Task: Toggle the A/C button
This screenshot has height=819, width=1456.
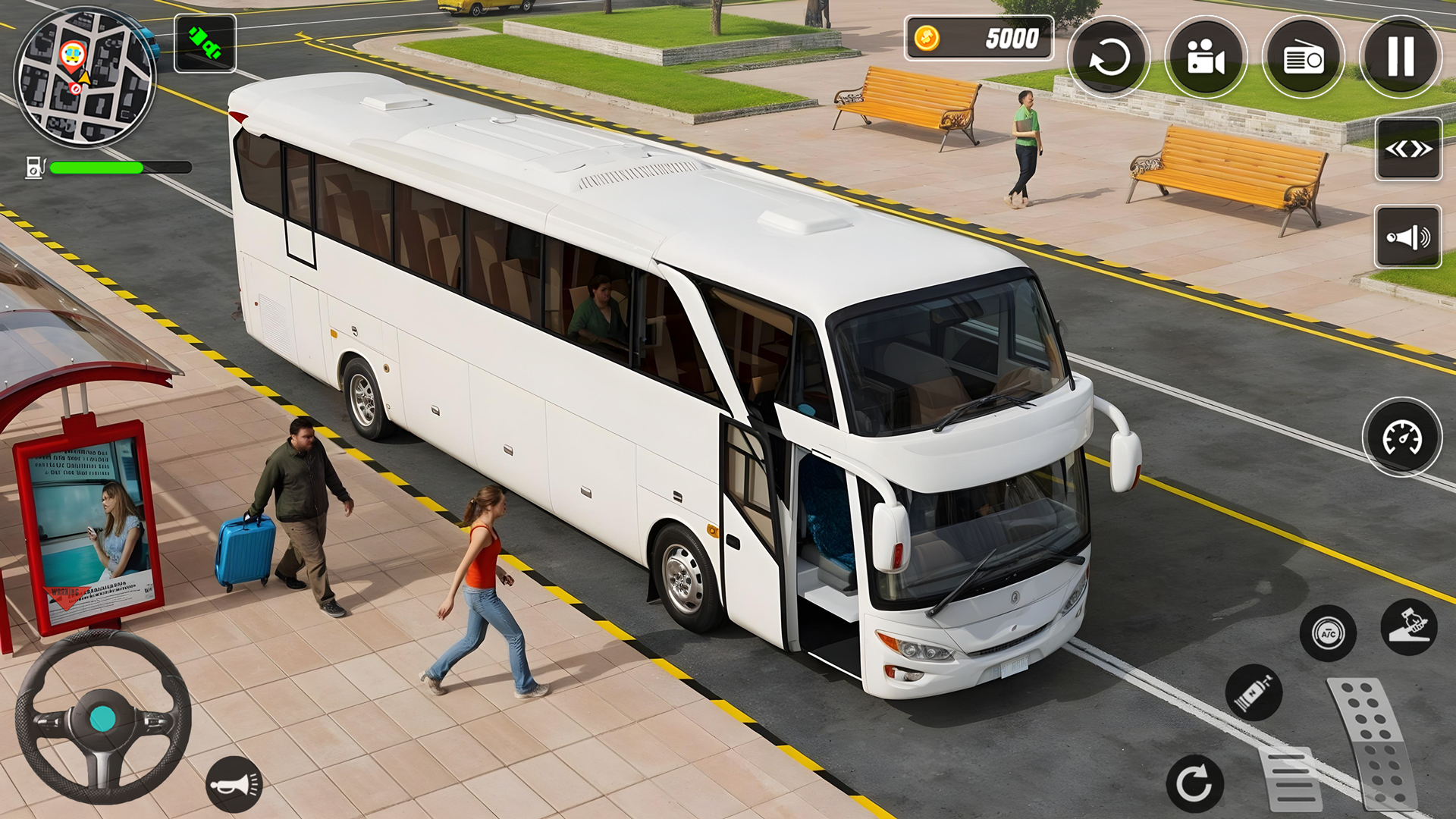Action: click(1328, 633)
